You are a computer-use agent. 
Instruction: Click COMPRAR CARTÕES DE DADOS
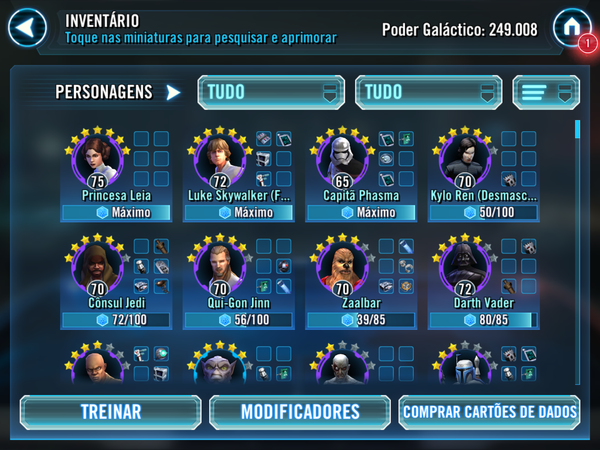click(x=489, y=411)
